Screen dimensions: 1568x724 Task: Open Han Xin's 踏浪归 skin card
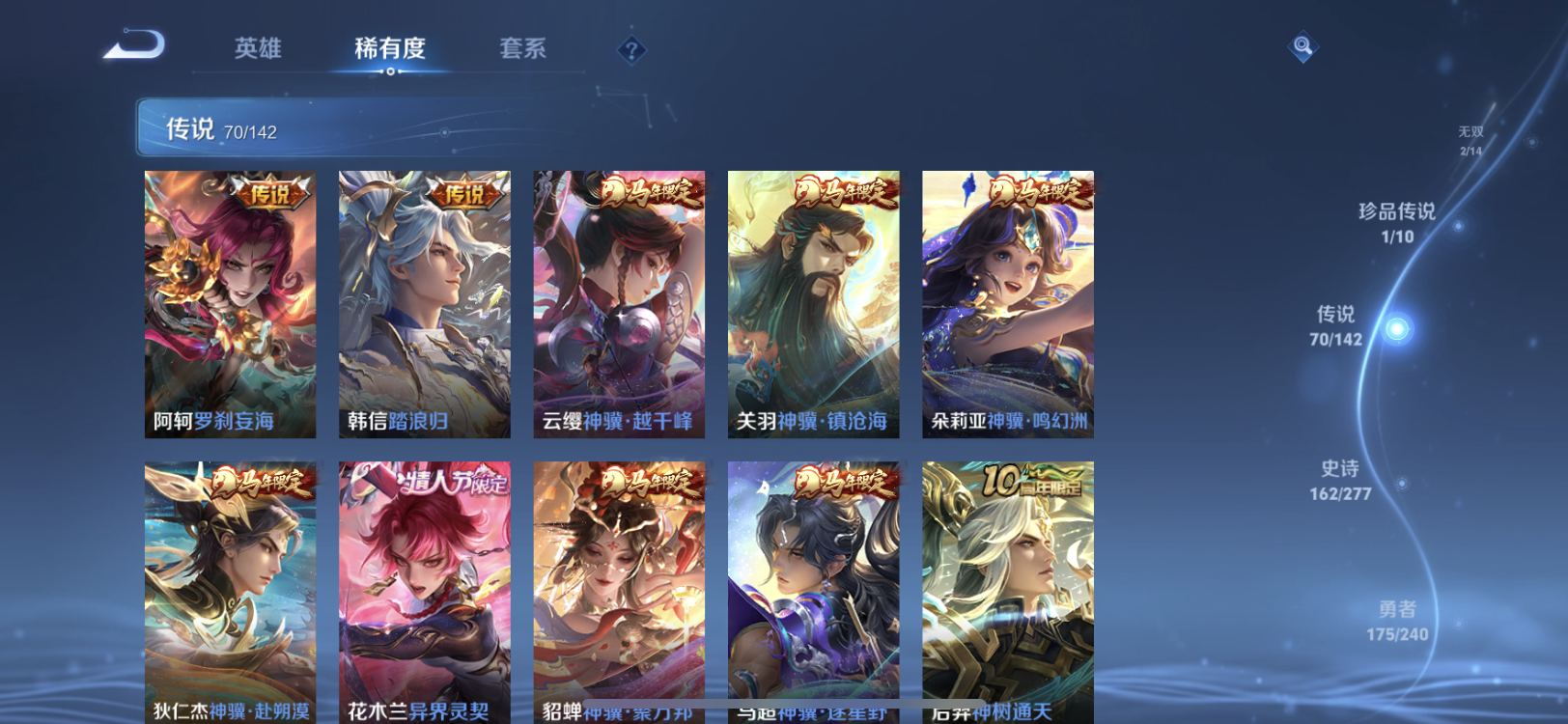[x=425, y=304]
